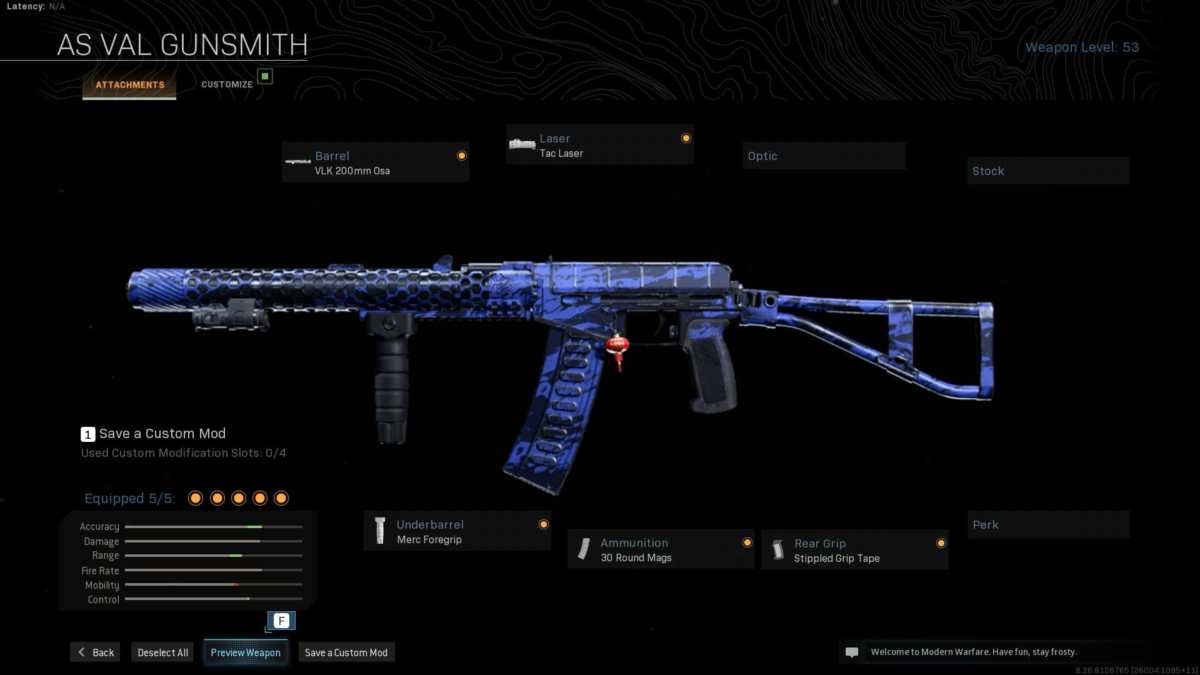
Task: Click the Save a Custom Mod button
Action: pos(346,652)
